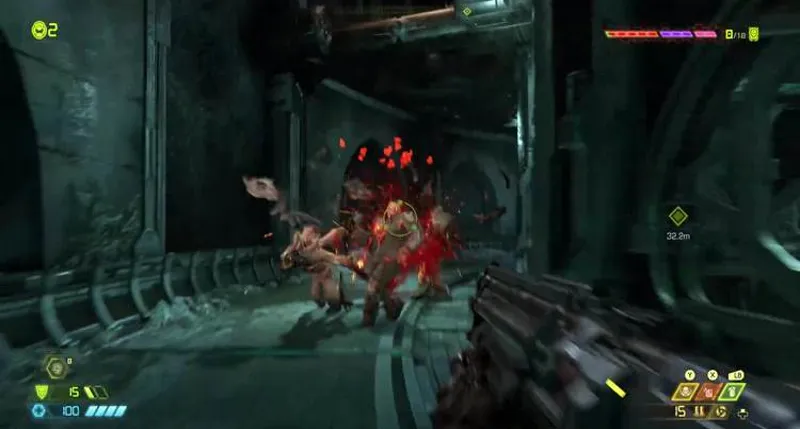
Task: Select the diamond objective waypoint marker
Action: pyautogui.click(x=678, y=215)
